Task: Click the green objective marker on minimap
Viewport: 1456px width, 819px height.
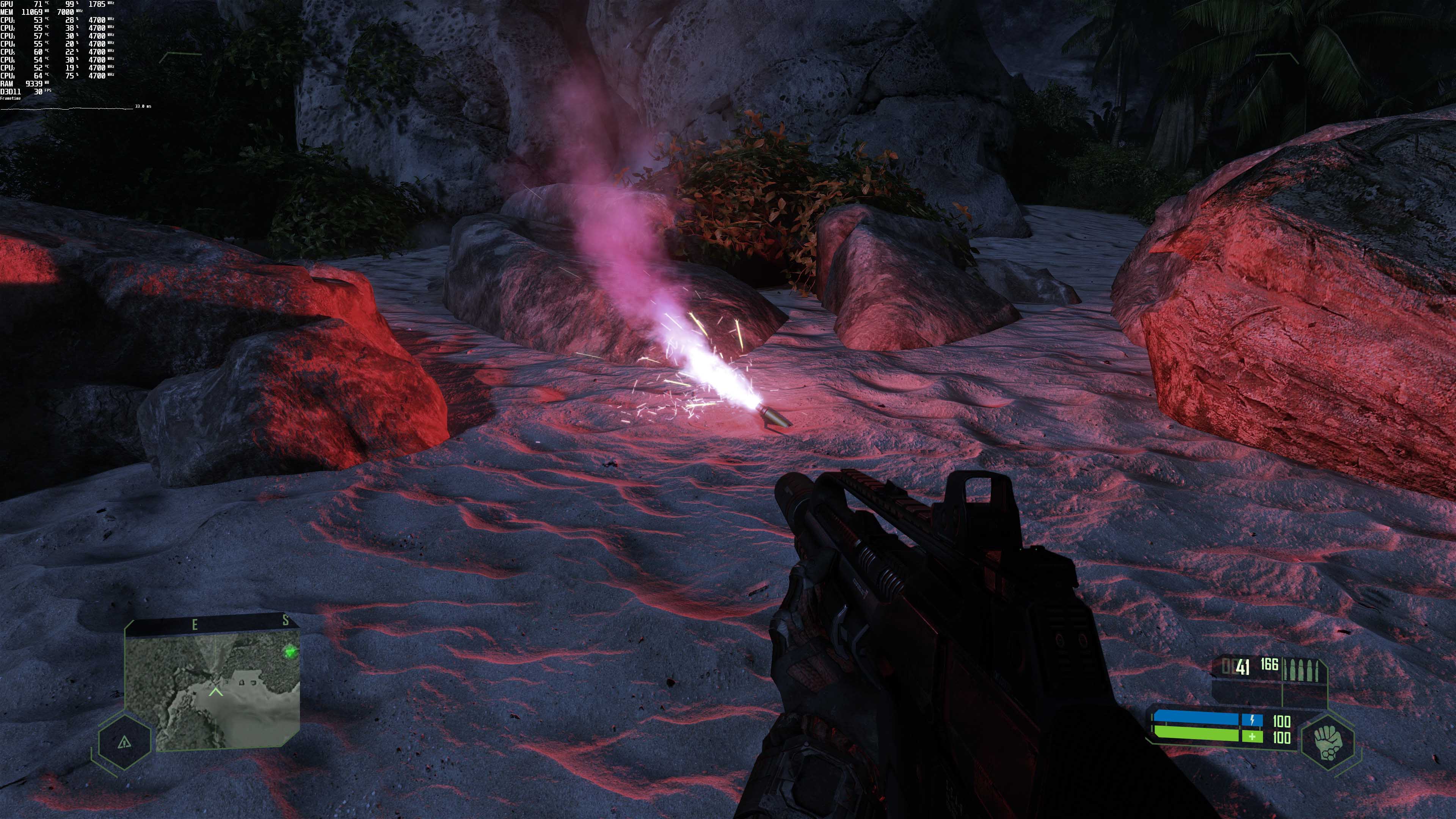Action: pyautogui.click(x=290, y=652)
